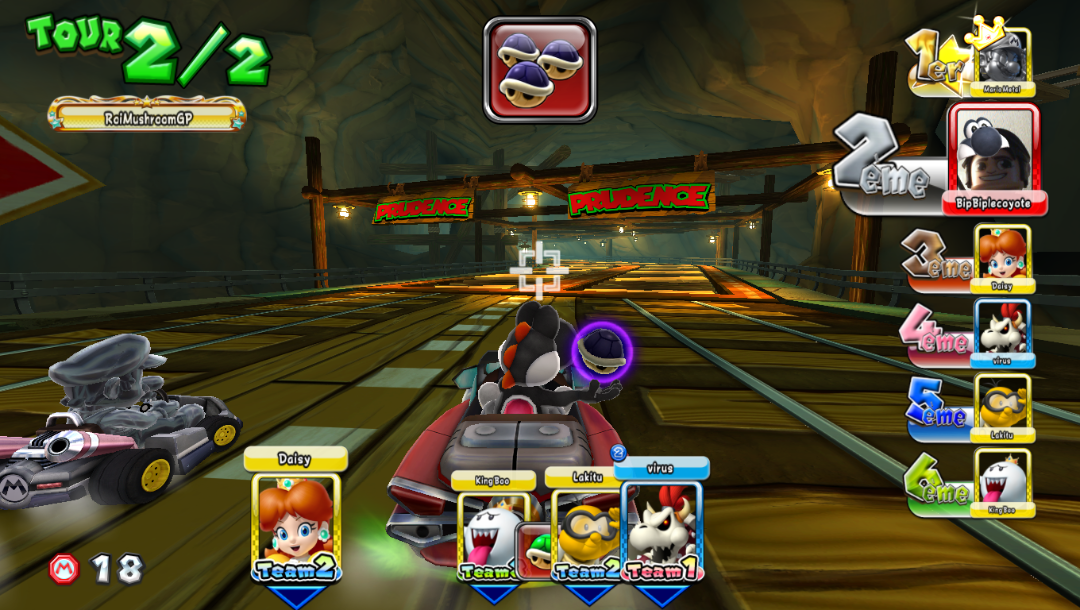Click virus's 4ème ranking portrait
1080x610 pixels.
(x=1003, y=331)
